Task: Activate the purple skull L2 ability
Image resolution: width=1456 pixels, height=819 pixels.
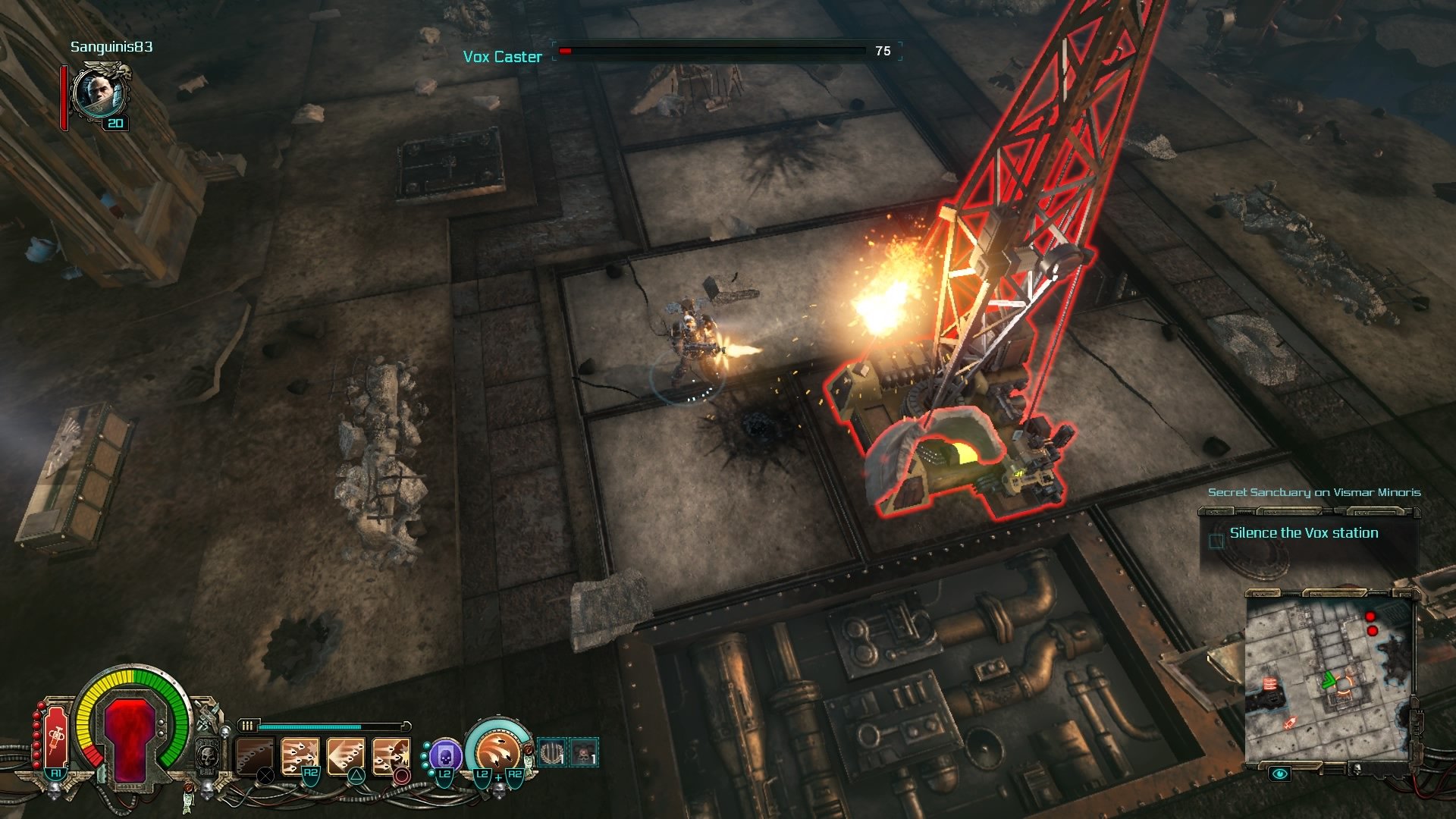Action: click(447, 754)
